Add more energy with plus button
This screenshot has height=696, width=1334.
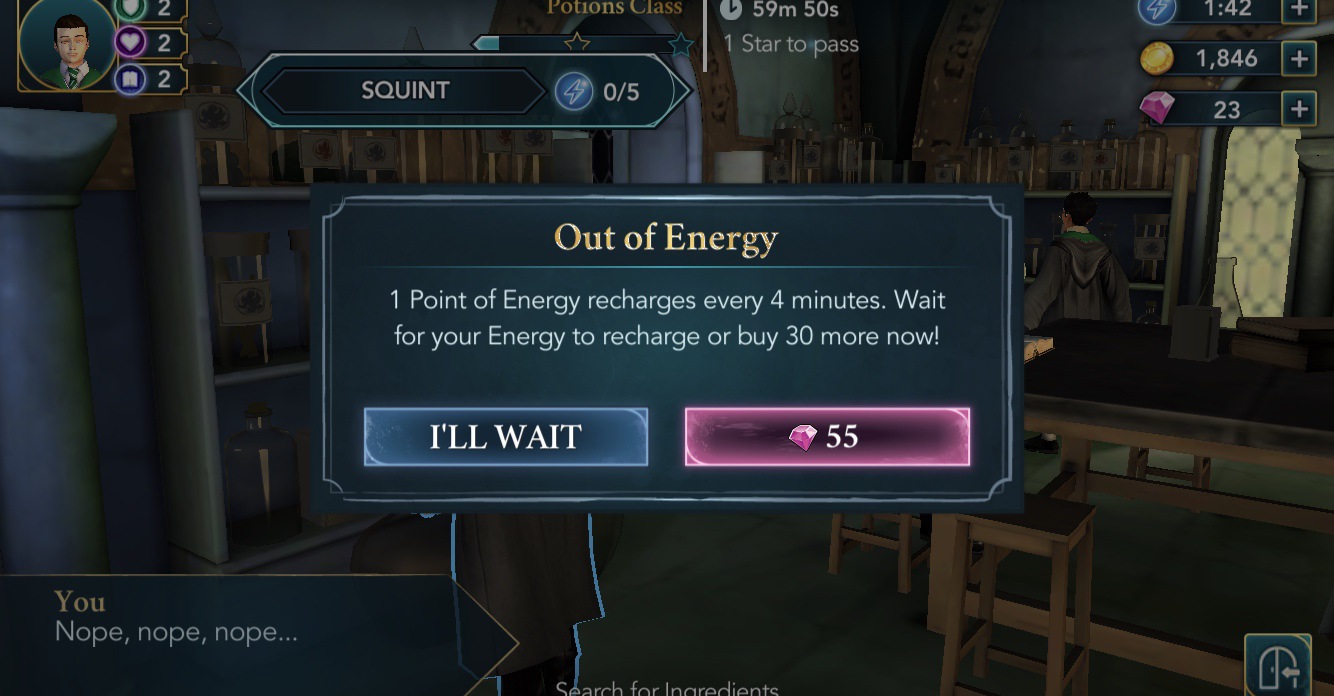[x=1298, y=9]
